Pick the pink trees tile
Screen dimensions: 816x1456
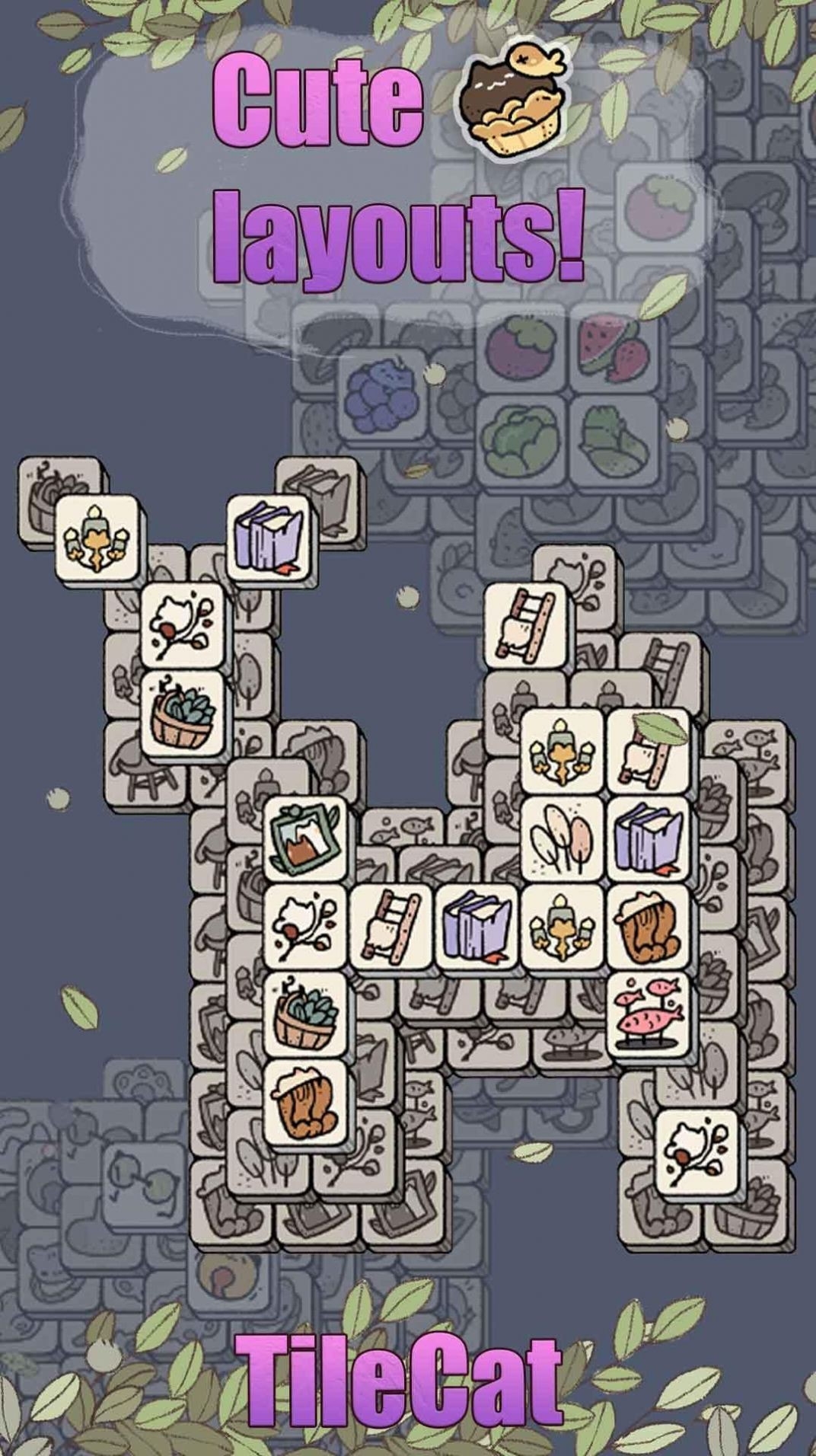coord(563,838)
